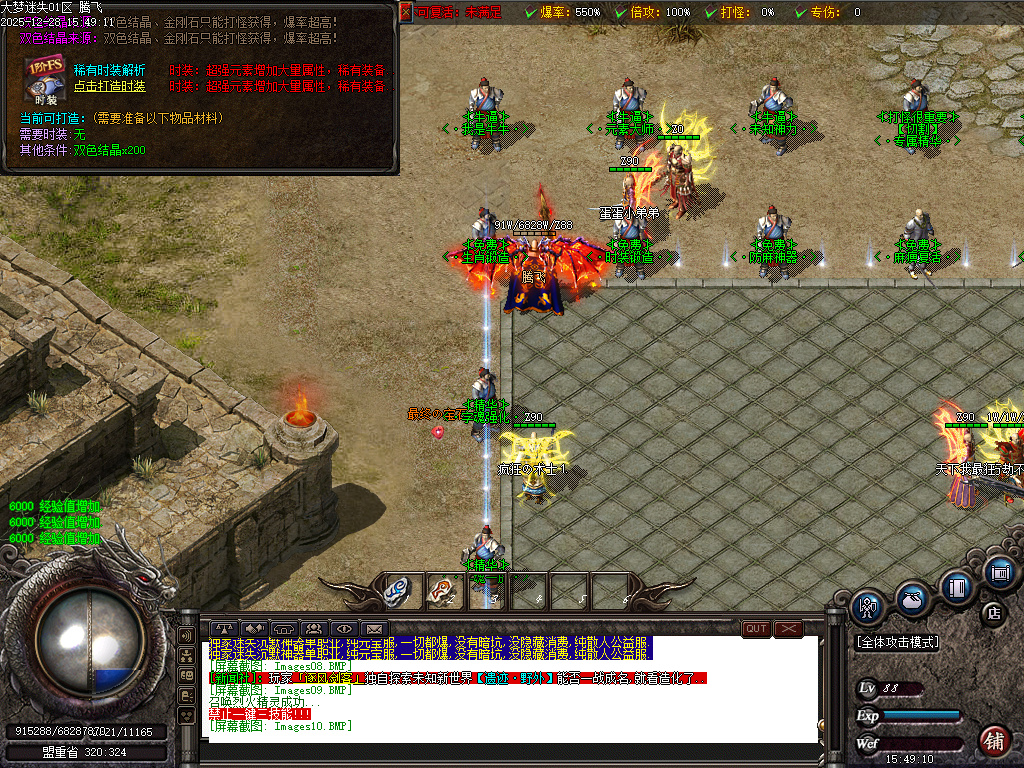
Task: Use the red rune stone in hotbar slot 2
Action: click(x=443, y=590)
